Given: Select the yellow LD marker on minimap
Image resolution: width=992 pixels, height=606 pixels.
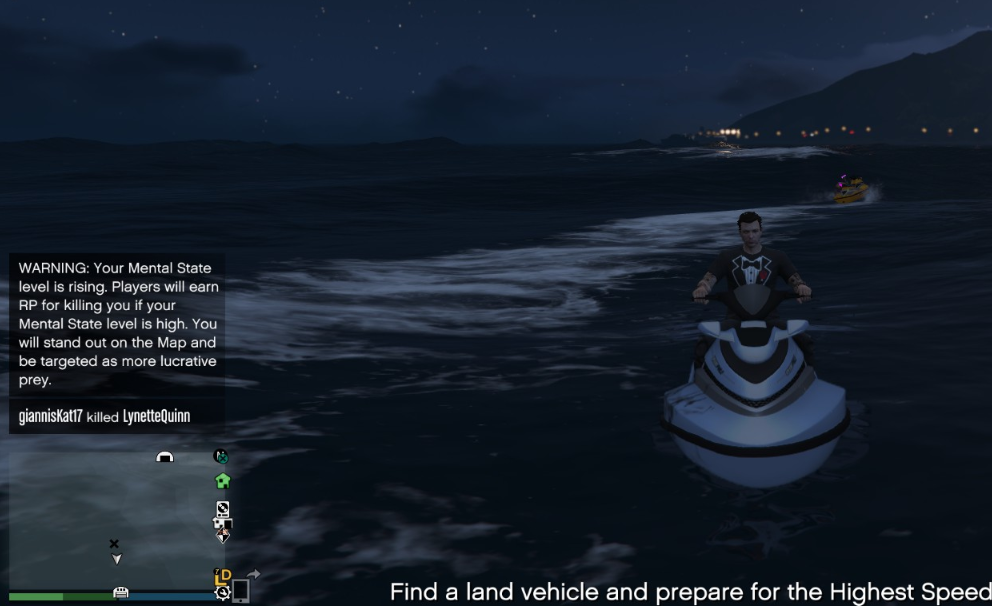Looking at the screenshot, I should tap(222, 576).
